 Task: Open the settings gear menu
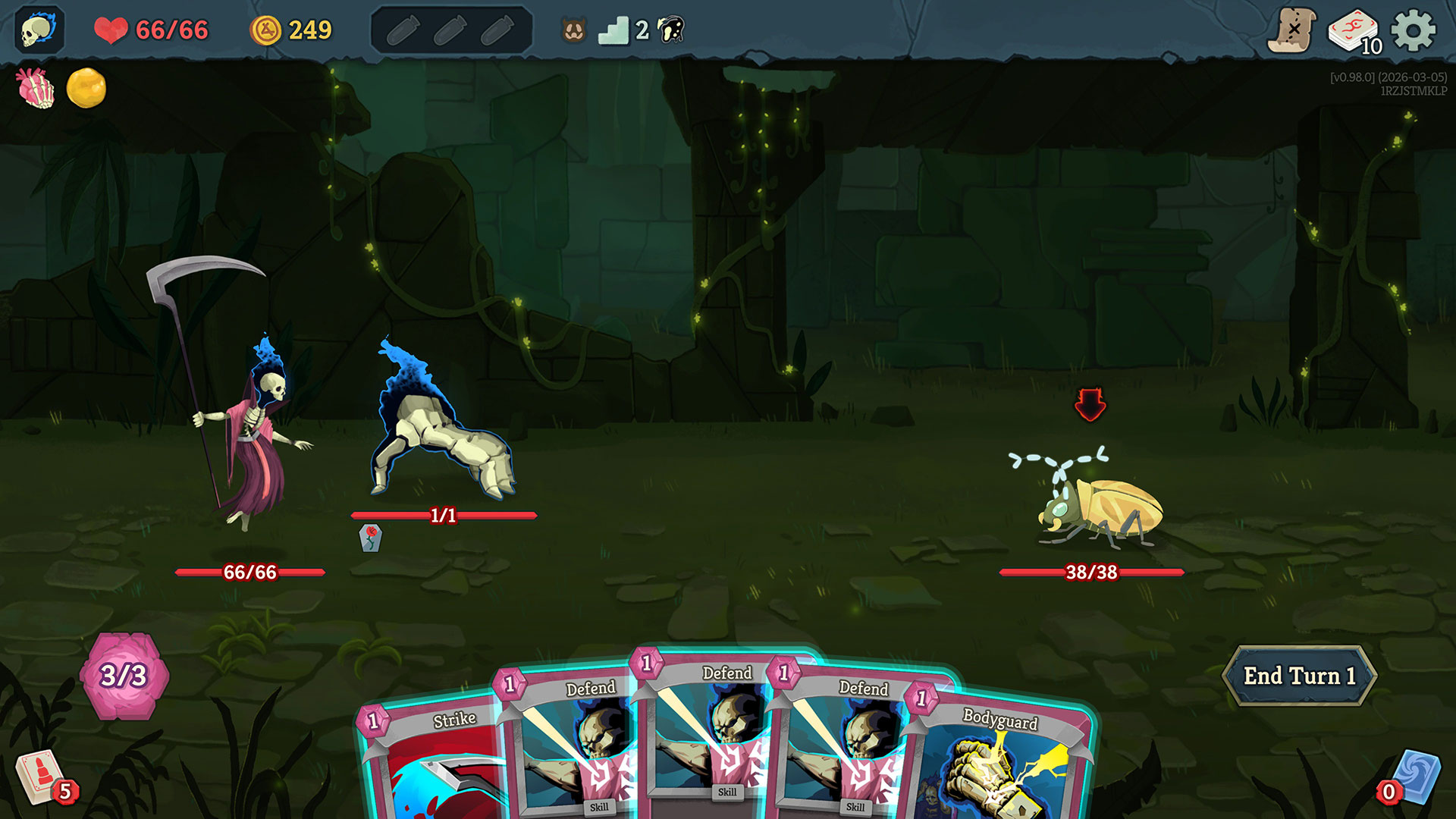click(x=1413, y=30)
